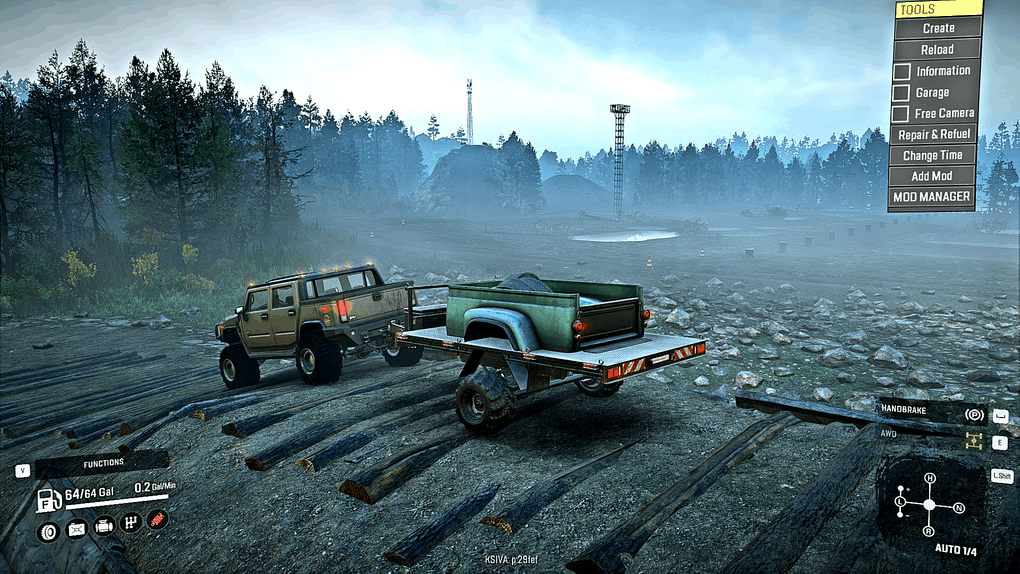Select Reverse on the gear selector
This screenshot has width=1020, height=574.
[929, 530]
